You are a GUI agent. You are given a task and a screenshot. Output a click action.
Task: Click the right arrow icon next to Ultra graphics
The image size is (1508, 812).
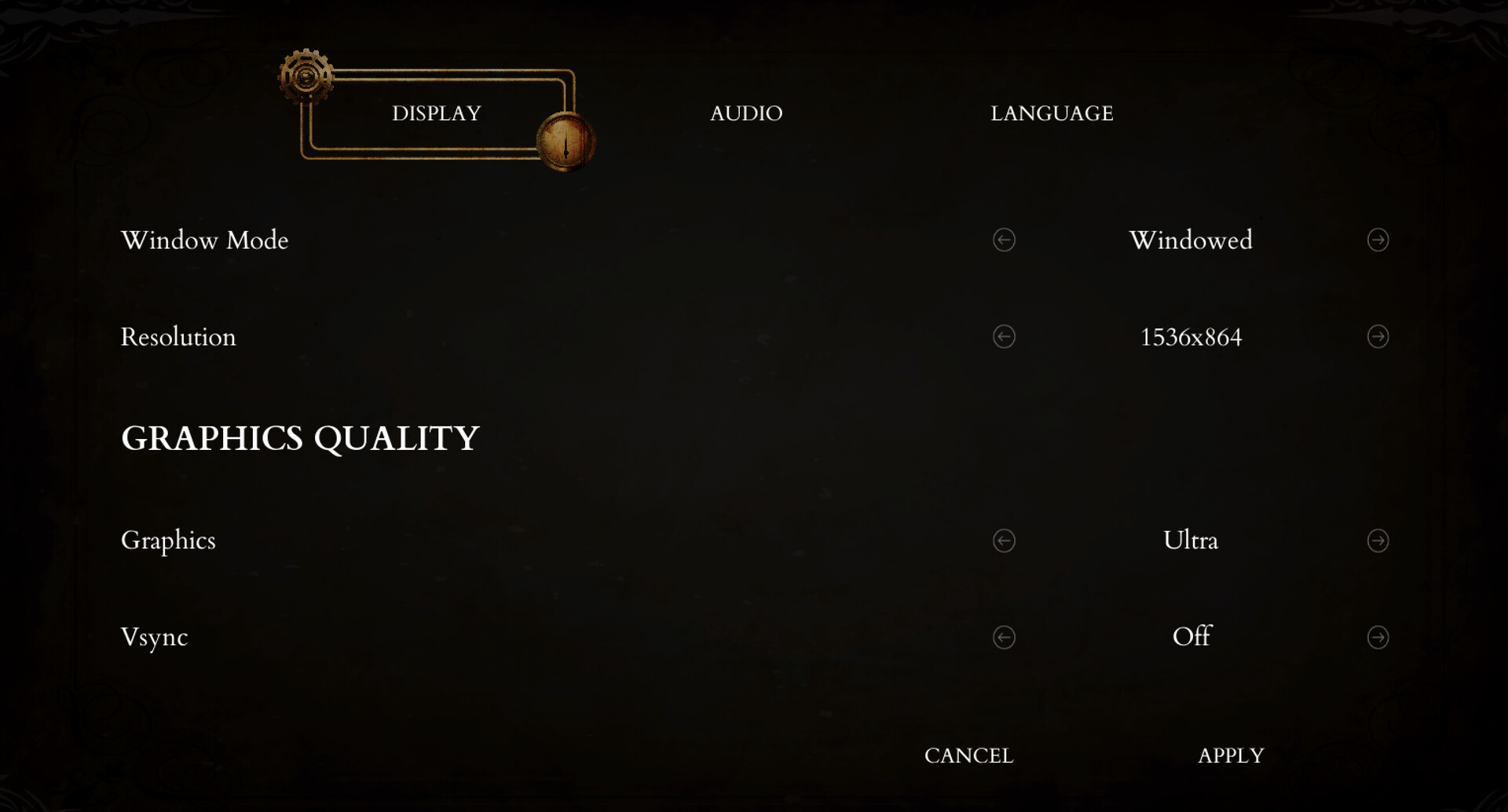pyautogui.click(x=1378, y=540)
